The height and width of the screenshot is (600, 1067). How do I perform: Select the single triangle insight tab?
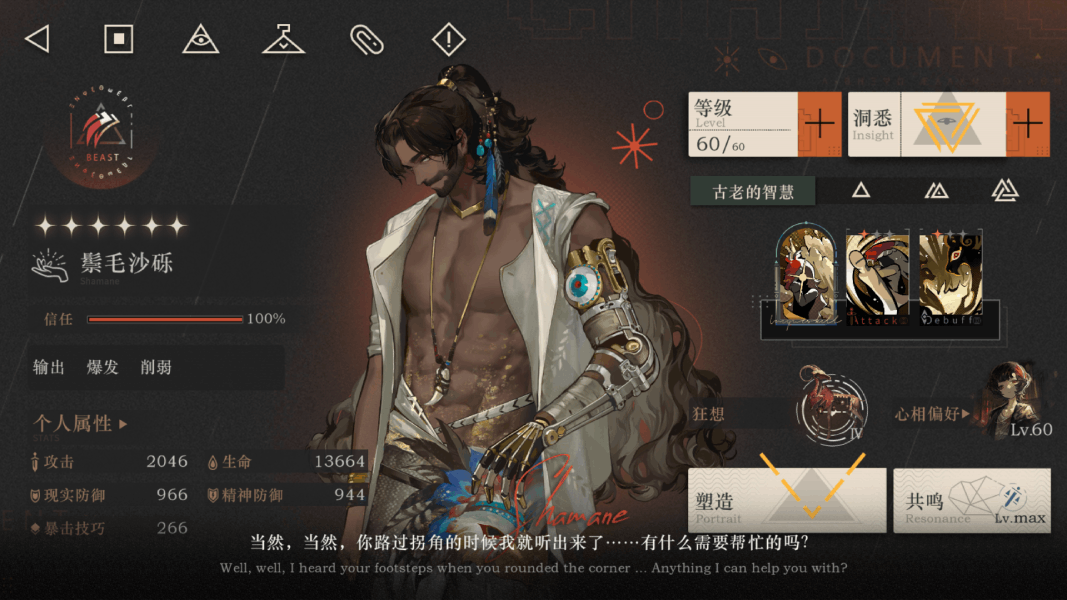pos(860,190)
